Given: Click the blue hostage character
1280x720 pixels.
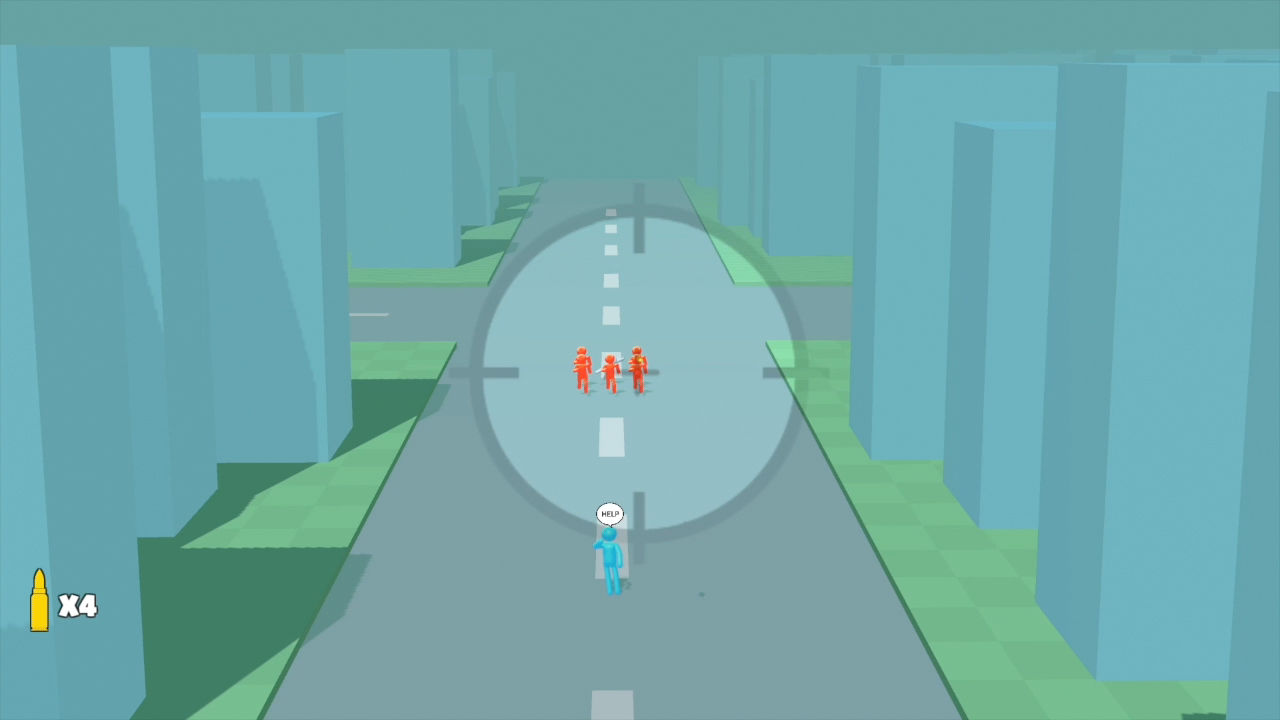Looking at the screenshot, I should 611,558.
